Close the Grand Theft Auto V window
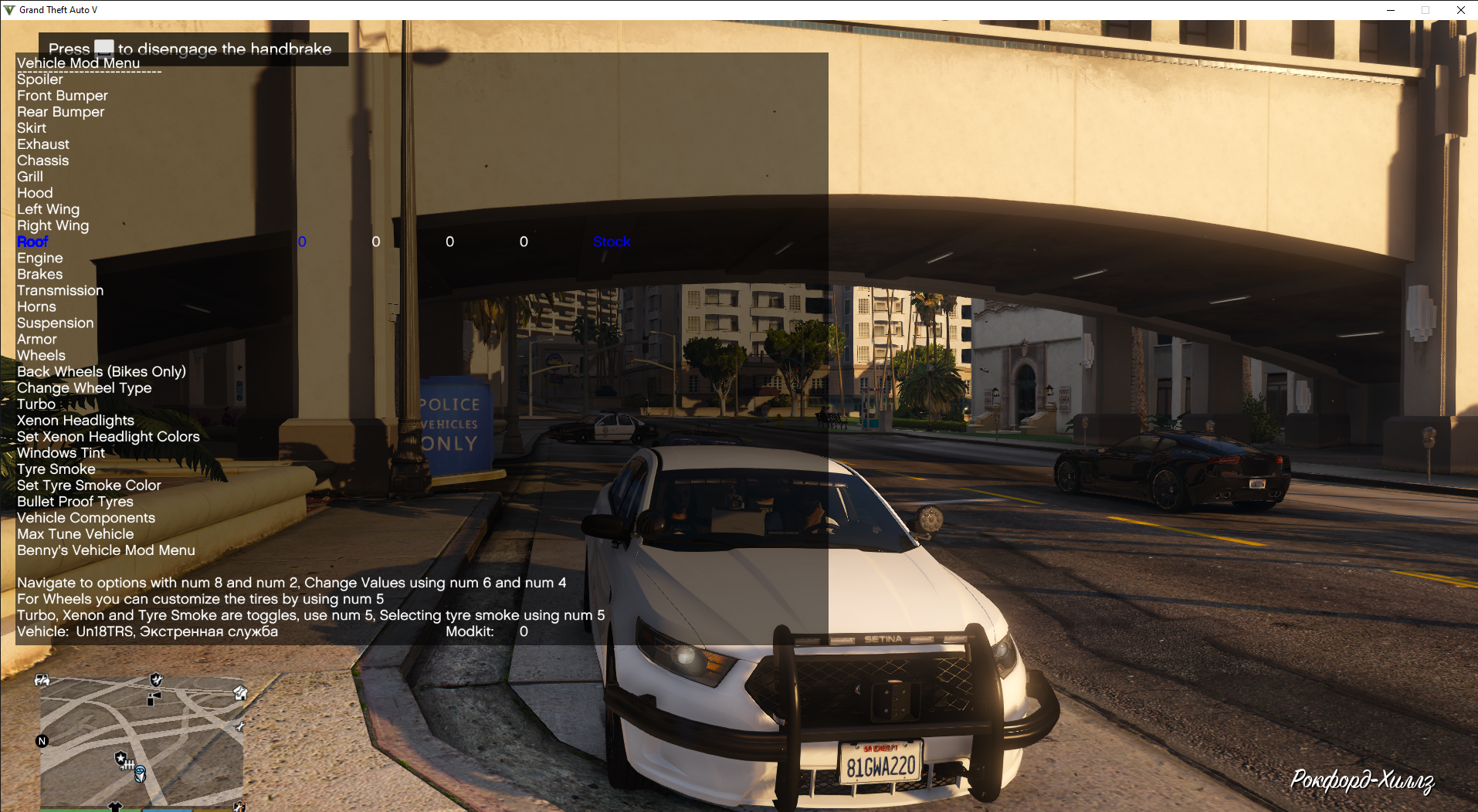Image resolution: width=1478 pixels, height=812 pixels. pos(1460,10)
